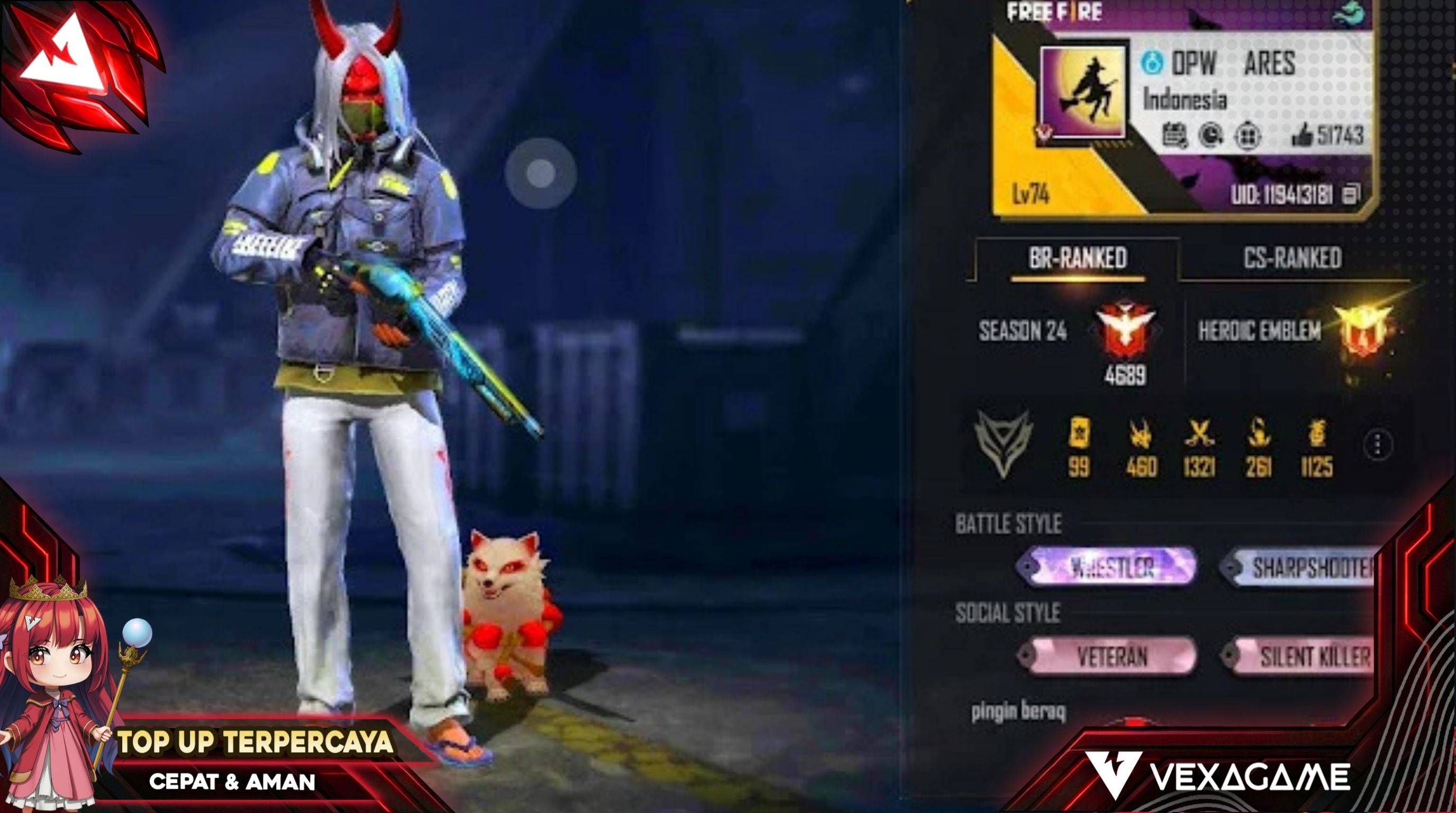1456x813 pixels.
Task: Open the Season 24 Heroic rank badge
Action: point(1125,331)
